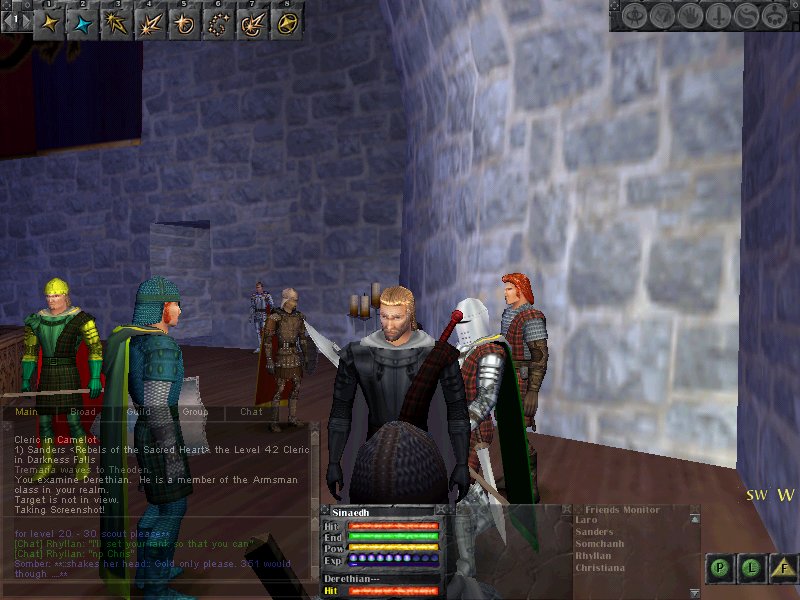This screenshot has height=600, width=800.
Task: Click the yin-yang menu icon
Action: coord(744,17)
